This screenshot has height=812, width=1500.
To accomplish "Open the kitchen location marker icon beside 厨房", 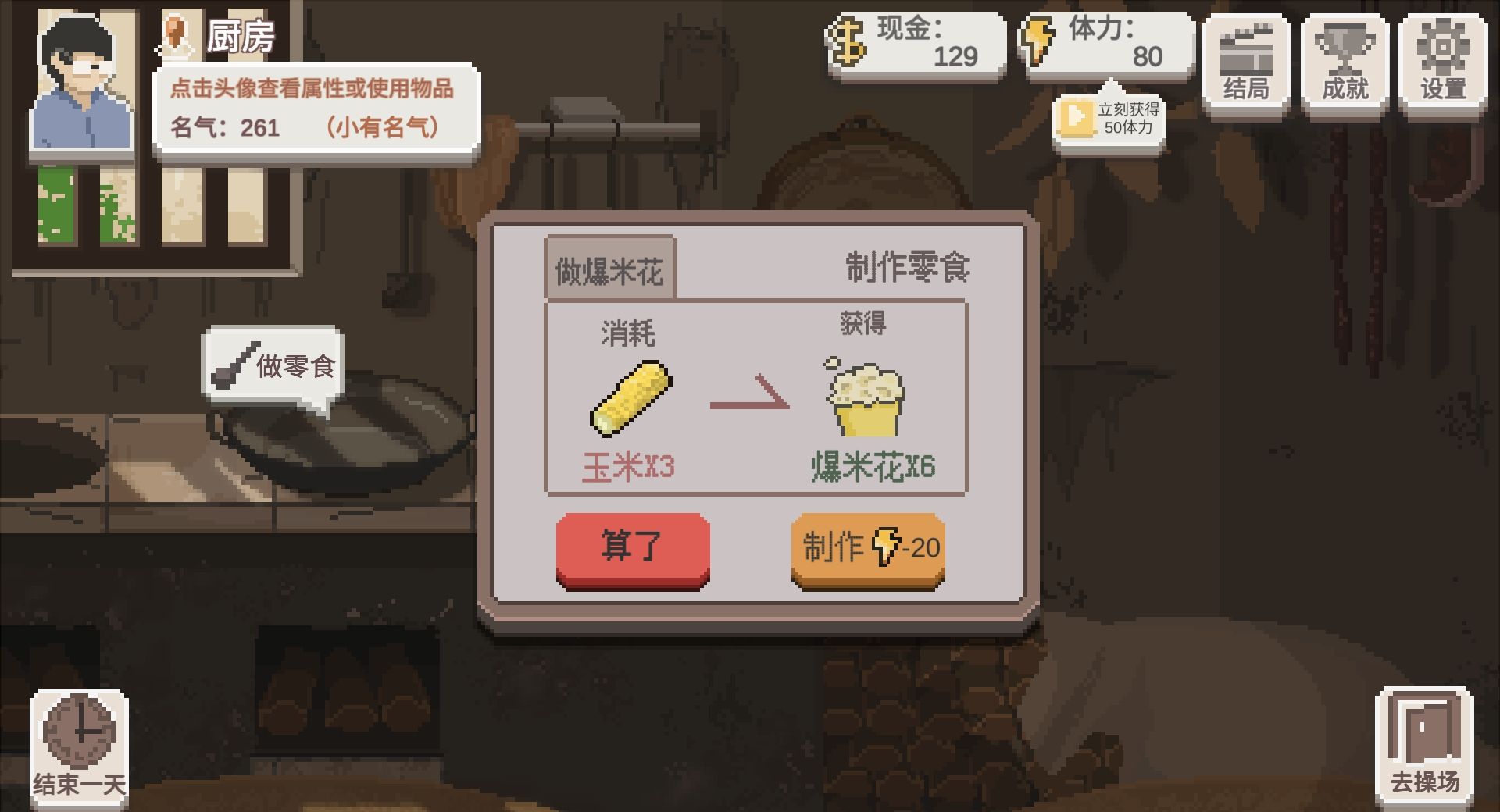I will (177, 33).
